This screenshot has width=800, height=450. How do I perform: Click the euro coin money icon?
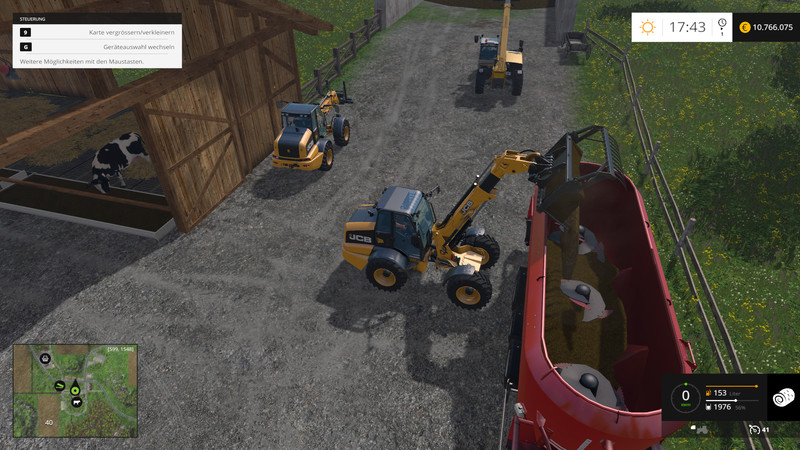(745, 27)
